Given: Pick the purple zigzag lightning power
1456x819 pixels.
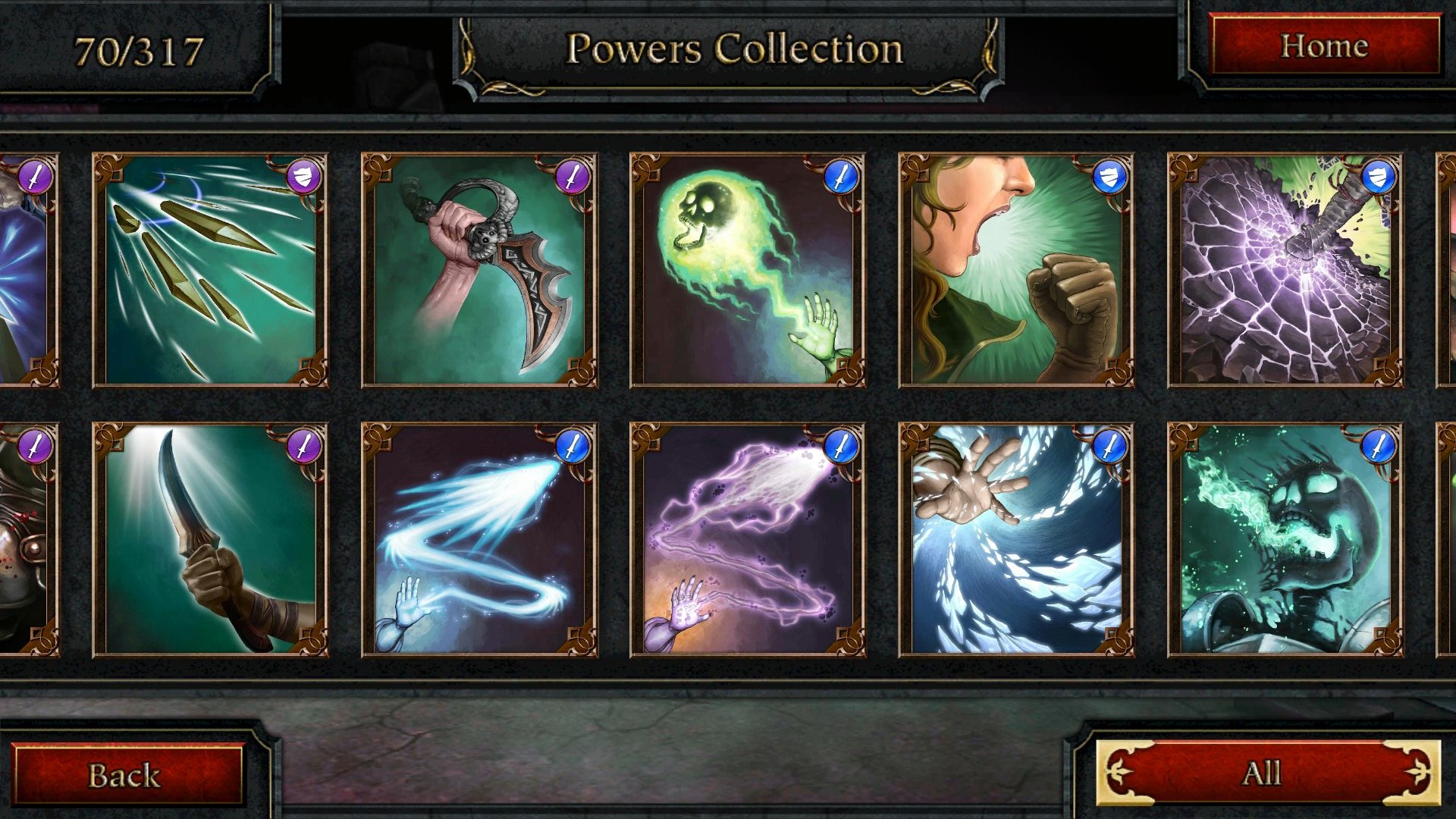Looking at the screenshot, I should click(748, 540).
